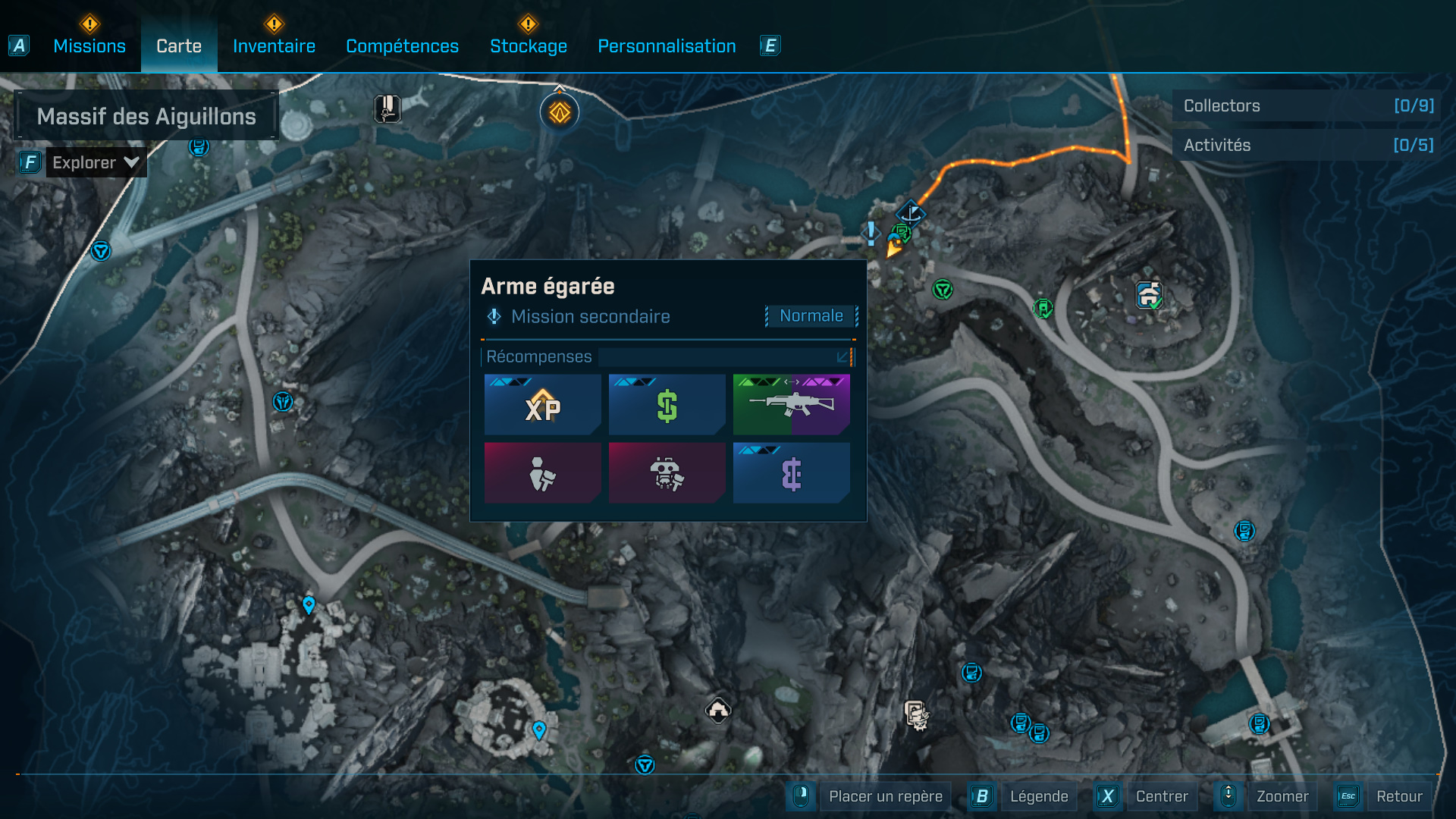Screen dimensions: 1456x819
Task: Select the orange diamond mission marker on map
Action: (560, 113)
